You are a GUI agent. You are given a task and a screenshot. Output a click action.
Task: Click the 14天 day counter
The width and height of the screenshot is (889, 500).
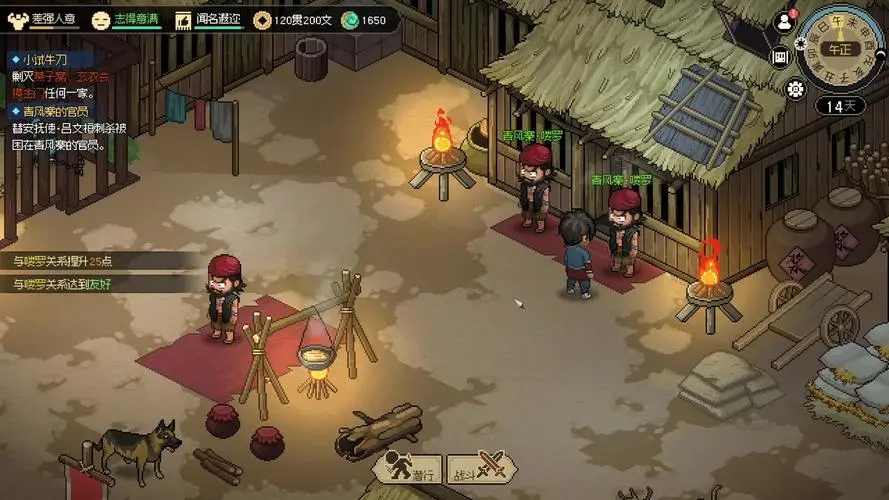[840, 106]
